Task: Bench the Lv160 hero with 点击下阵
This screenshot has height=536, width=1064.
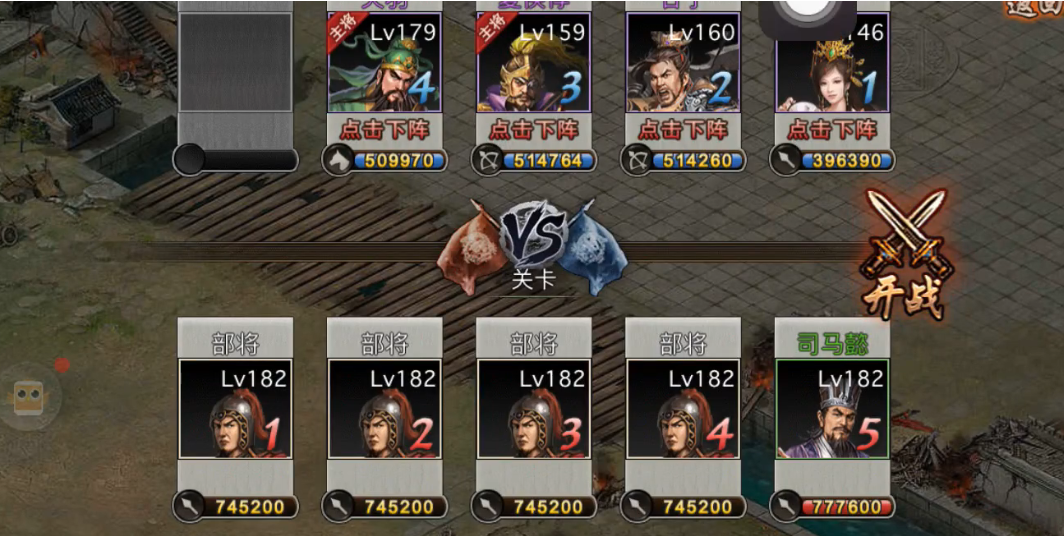Action: [x=683, y=130]
